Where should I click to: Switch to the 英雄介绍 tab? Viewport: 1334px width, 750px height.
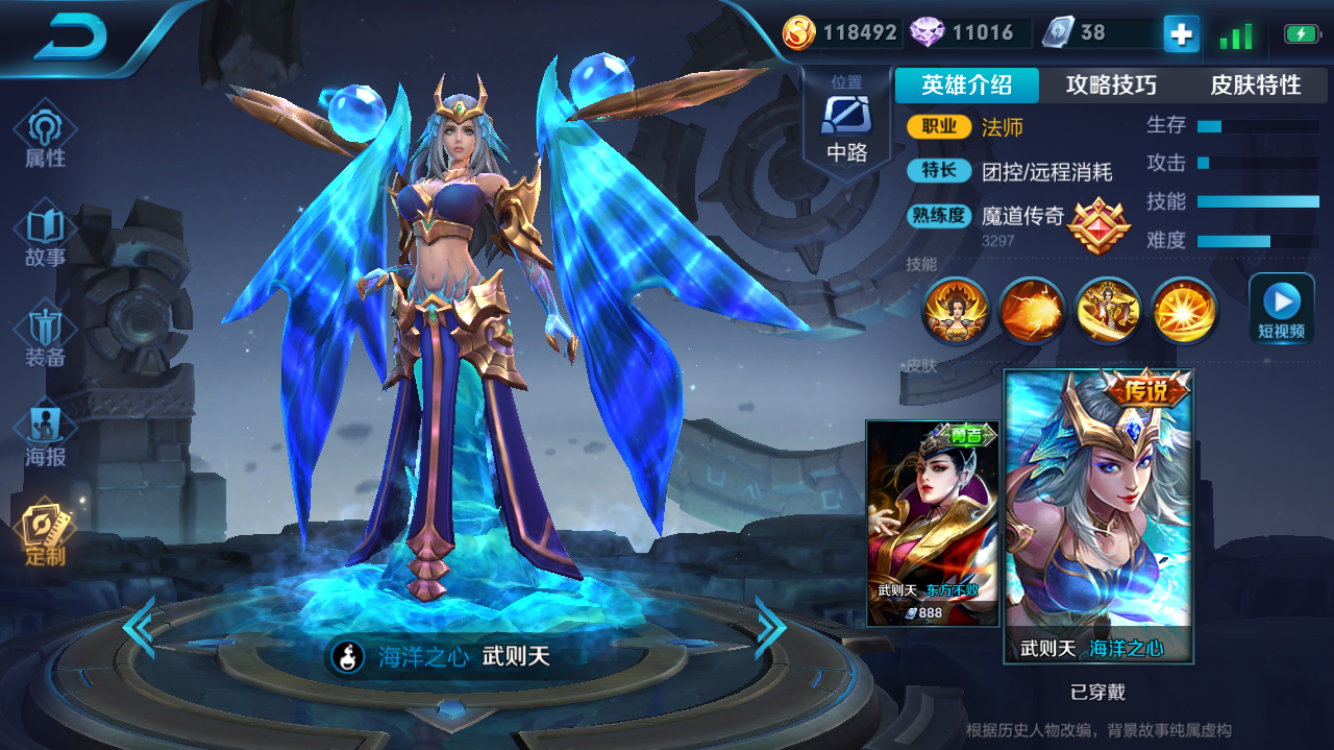[966, 86]
